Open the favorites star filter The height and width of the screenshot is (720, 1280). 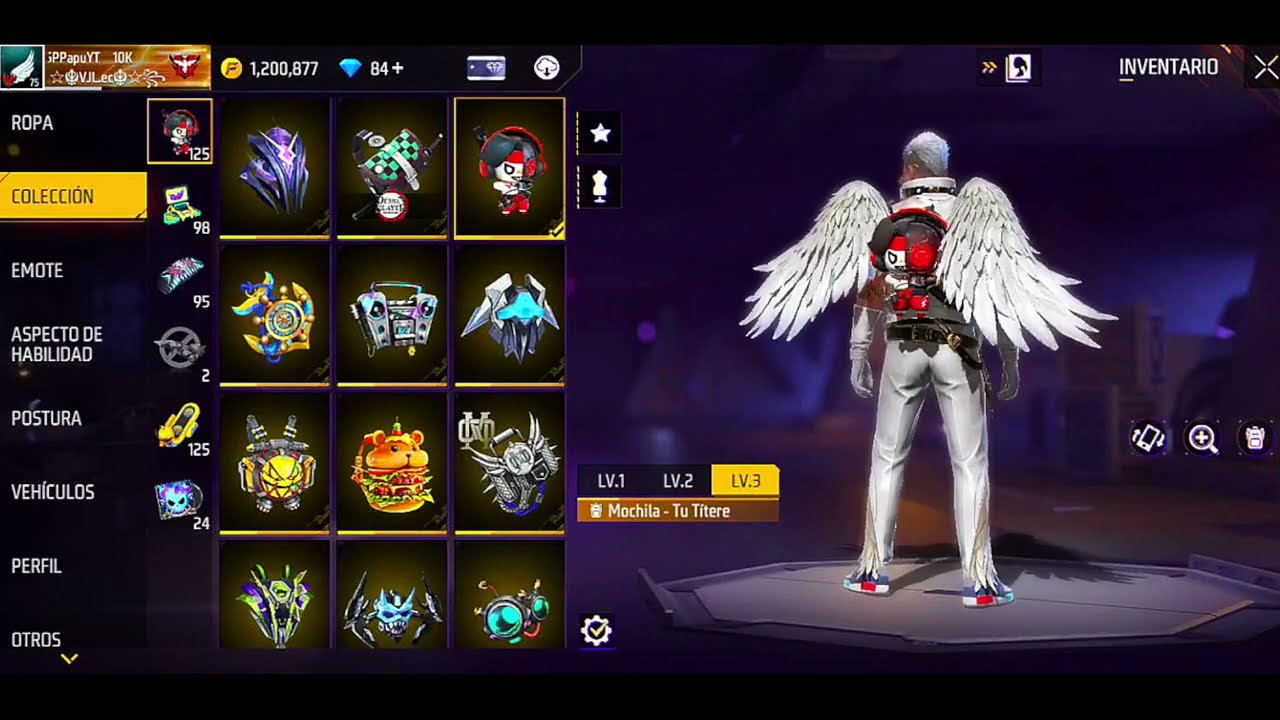click(x=600, y=133)
